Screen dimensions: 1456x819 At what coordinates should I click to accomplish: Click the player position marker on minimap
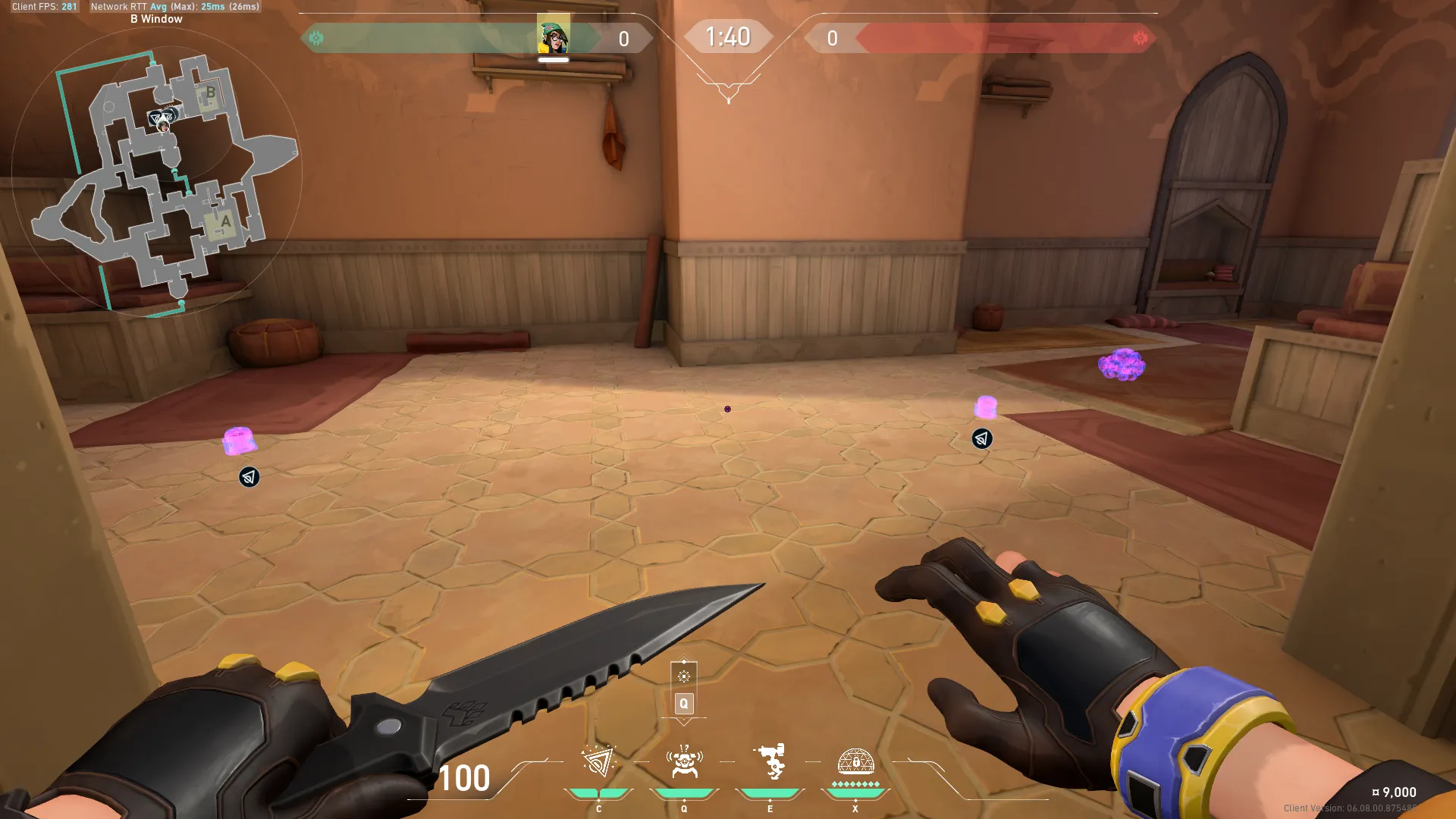tap(162, 121)
